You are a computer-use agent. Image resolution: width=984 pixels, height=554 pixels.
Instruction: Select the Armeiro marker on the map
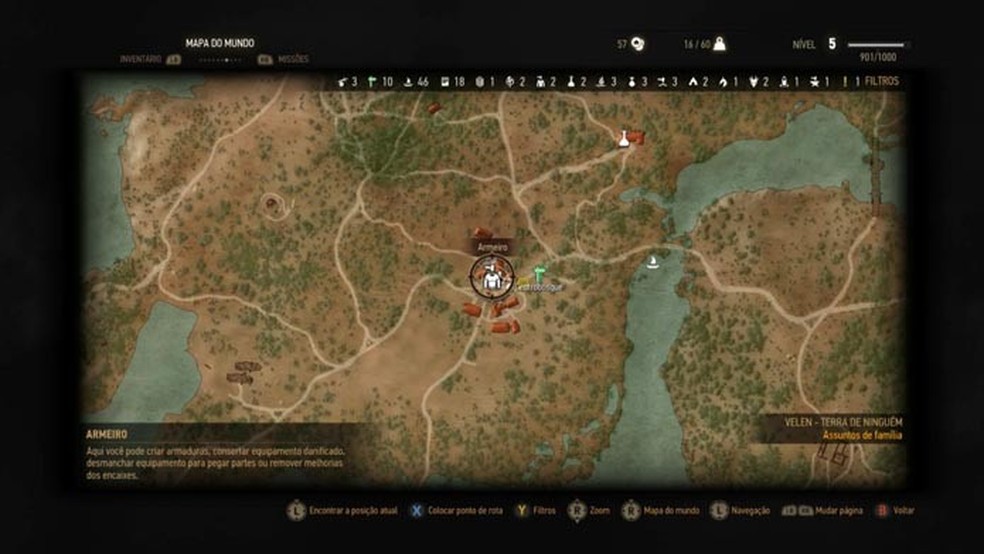pos(491,279)
